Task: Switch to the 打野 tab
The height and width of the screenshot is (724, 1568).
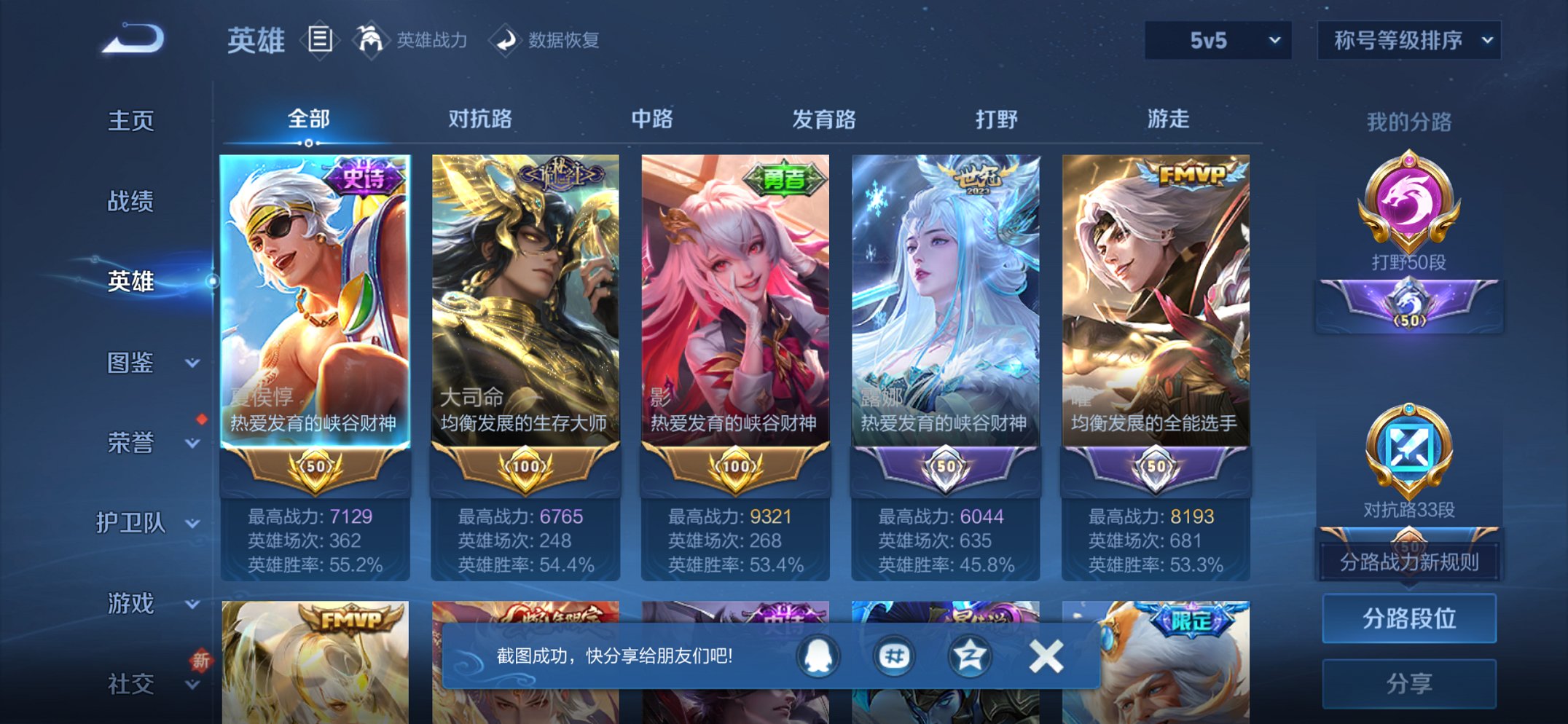Action: point(997,120)
